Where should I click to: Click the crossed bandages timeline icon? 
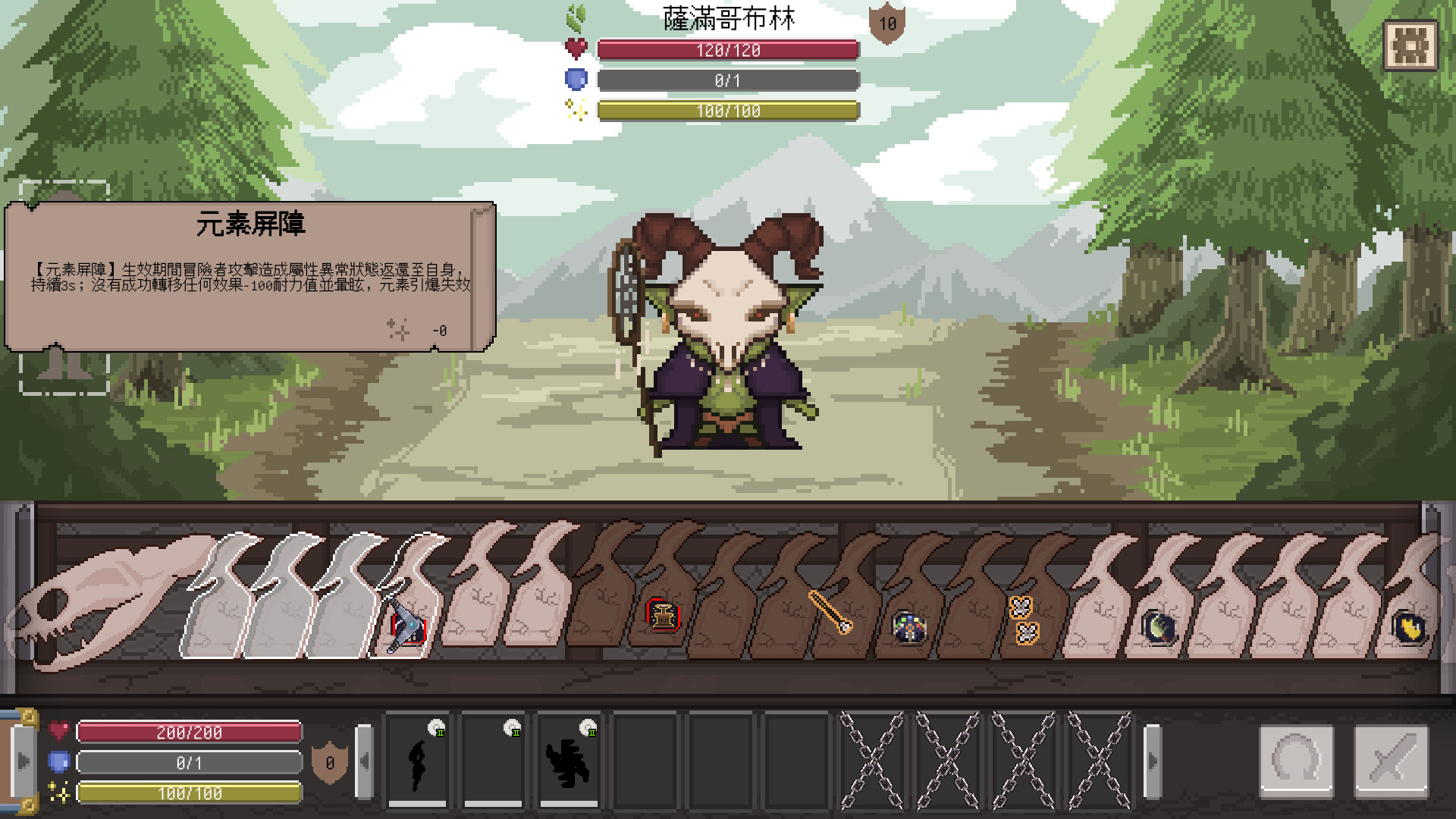pyautogui.click(x=1024, y=620)
